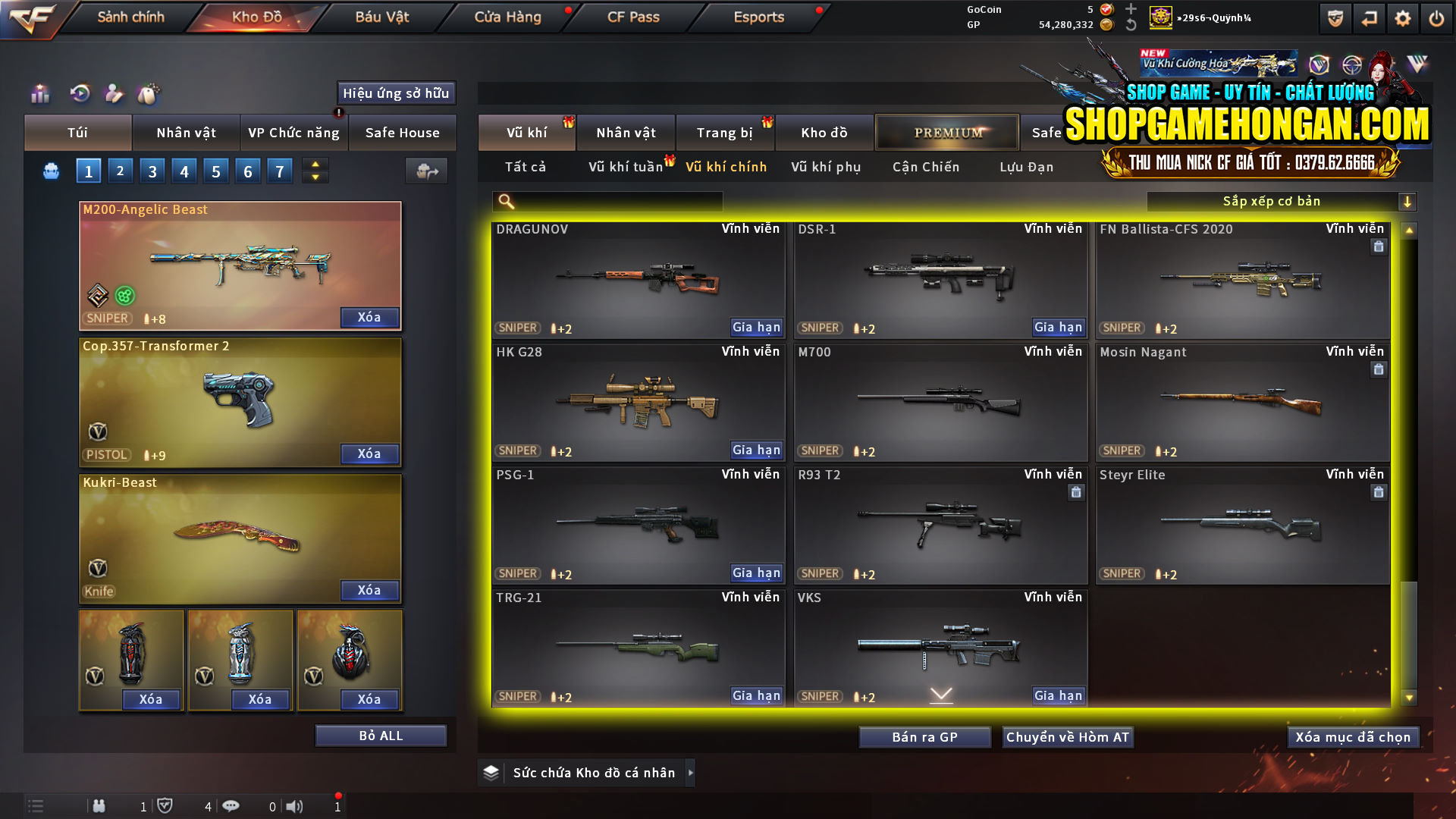The height and width of the screenshot is (819, 1456).
Task: Open the Friends icon in bottom status bar
Action: click(x=99, y=806)
